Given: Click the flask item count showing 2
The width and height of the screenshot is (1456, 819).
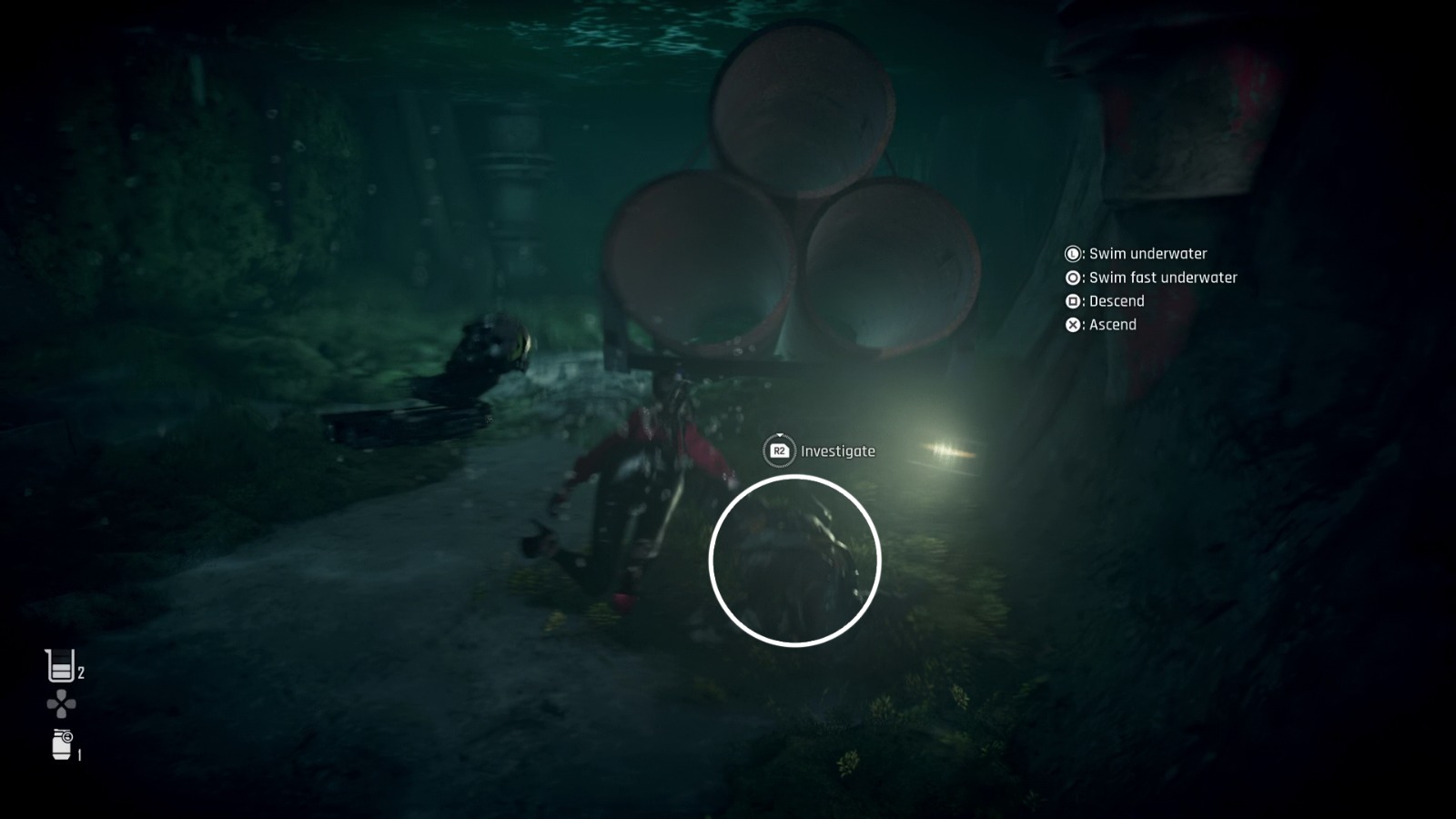Looking at the screenshot, I should pos(81,673).
